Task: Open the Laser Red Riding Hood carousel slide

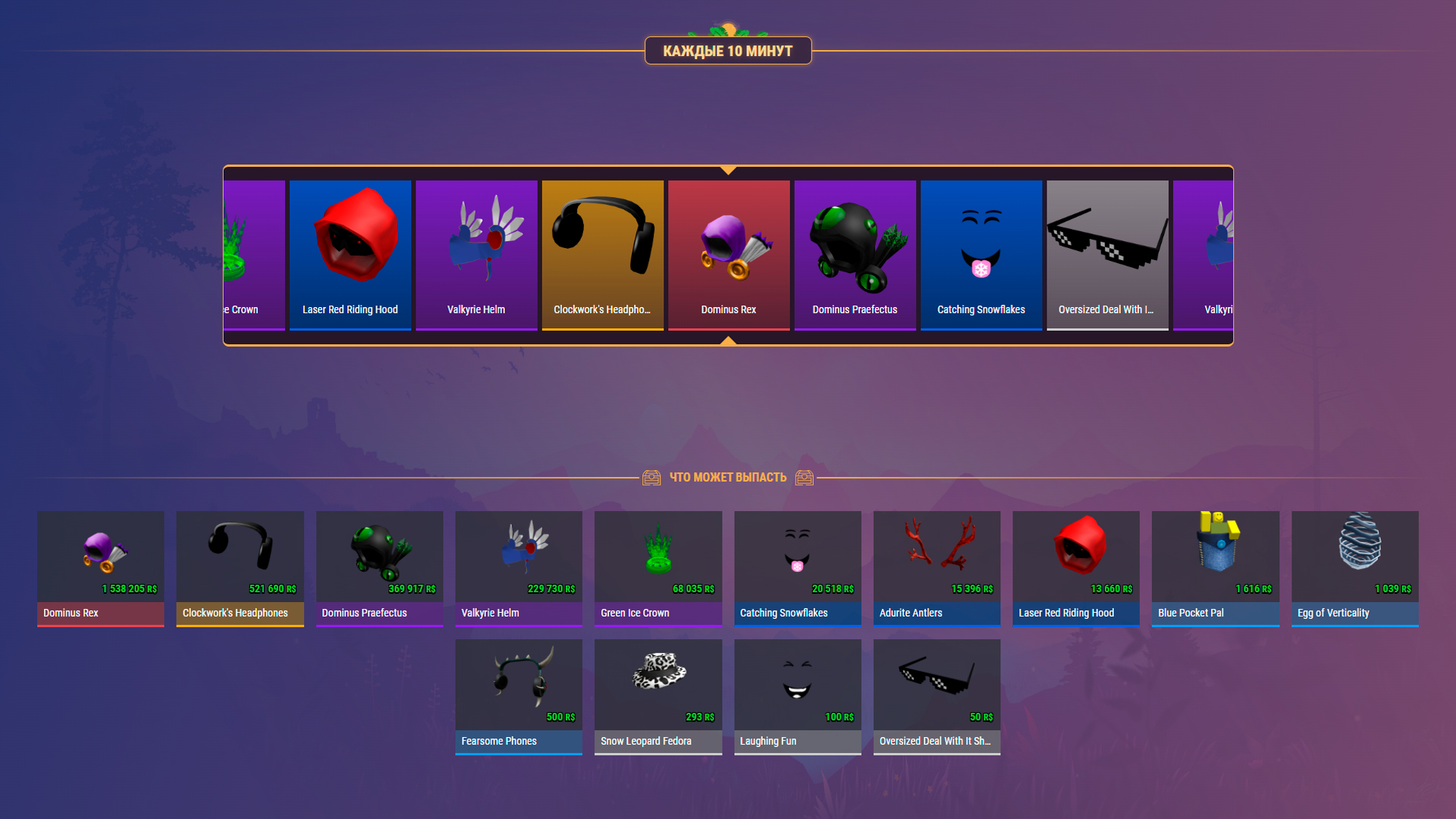Action: tap(350, 256)
